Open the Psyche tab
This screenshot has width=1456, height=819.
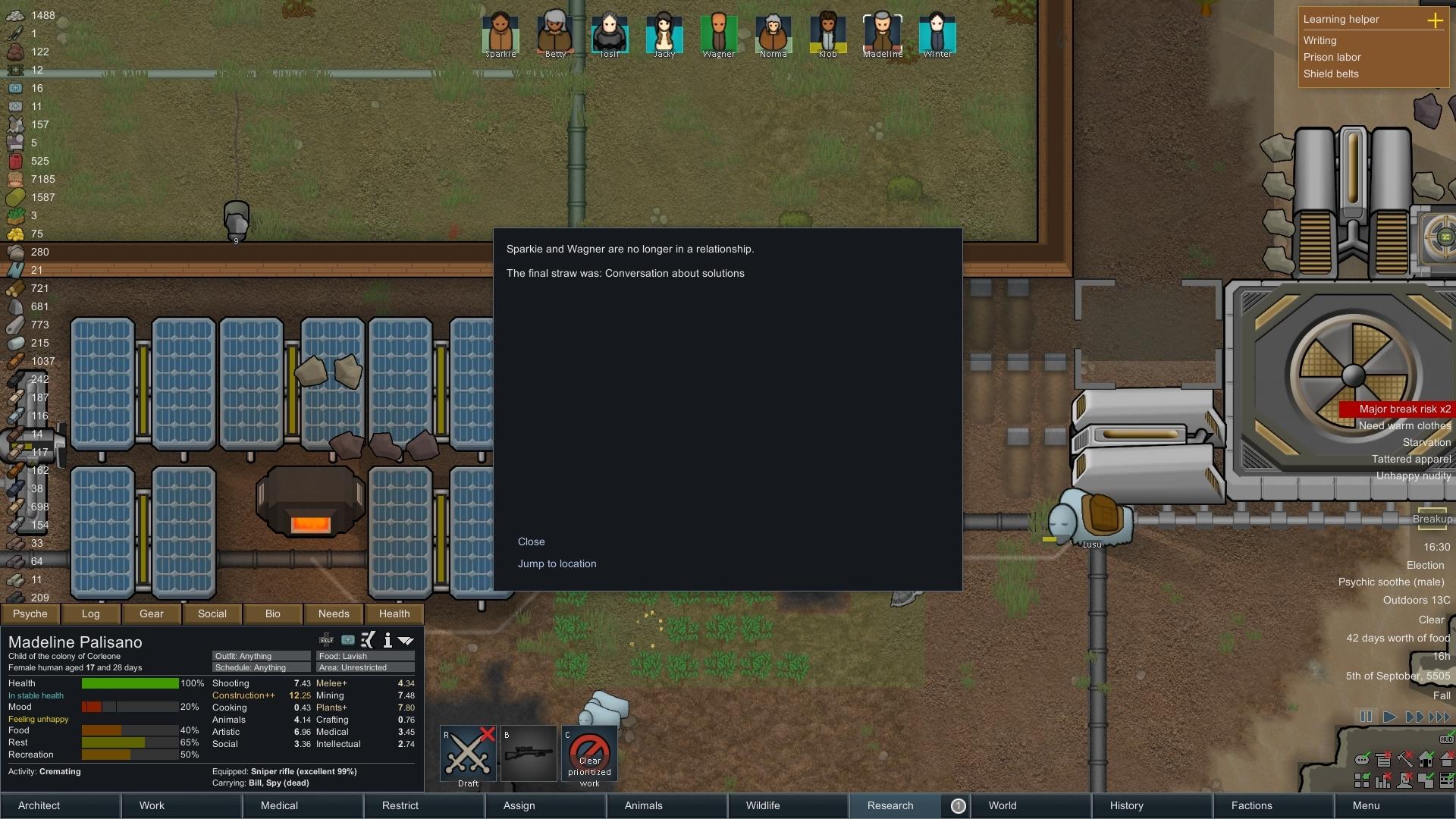(30, 613)
